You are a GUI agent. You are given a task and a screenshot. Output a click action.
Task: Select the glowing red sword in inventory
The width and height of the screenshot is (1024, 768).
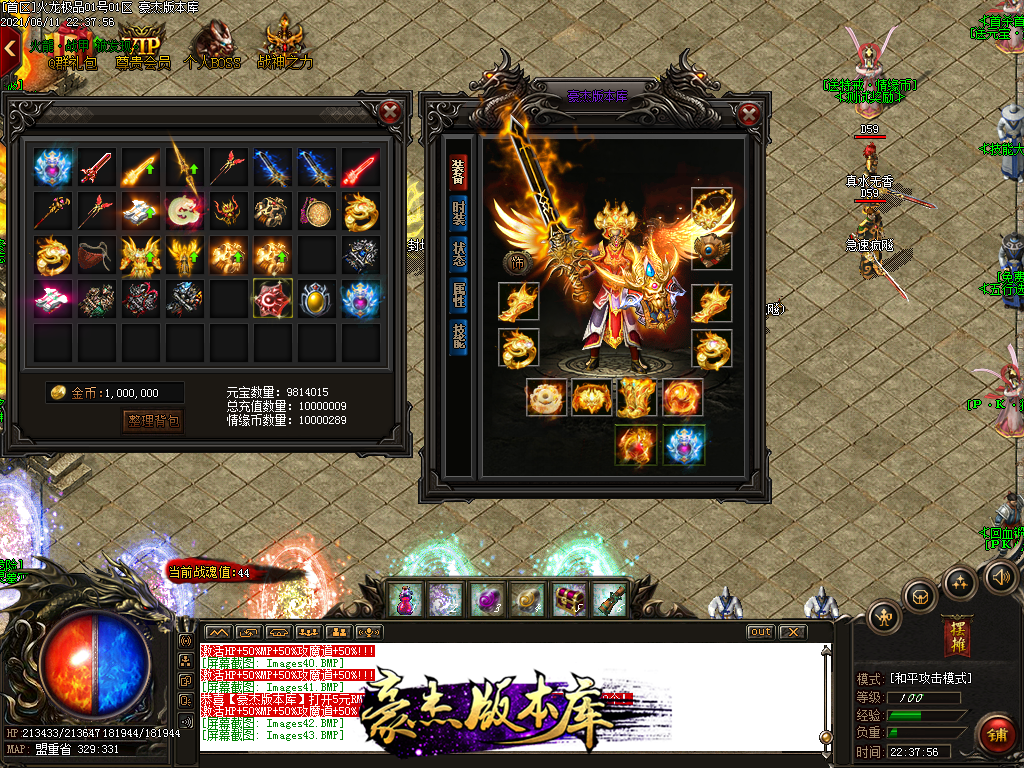(x=360, y=168)
